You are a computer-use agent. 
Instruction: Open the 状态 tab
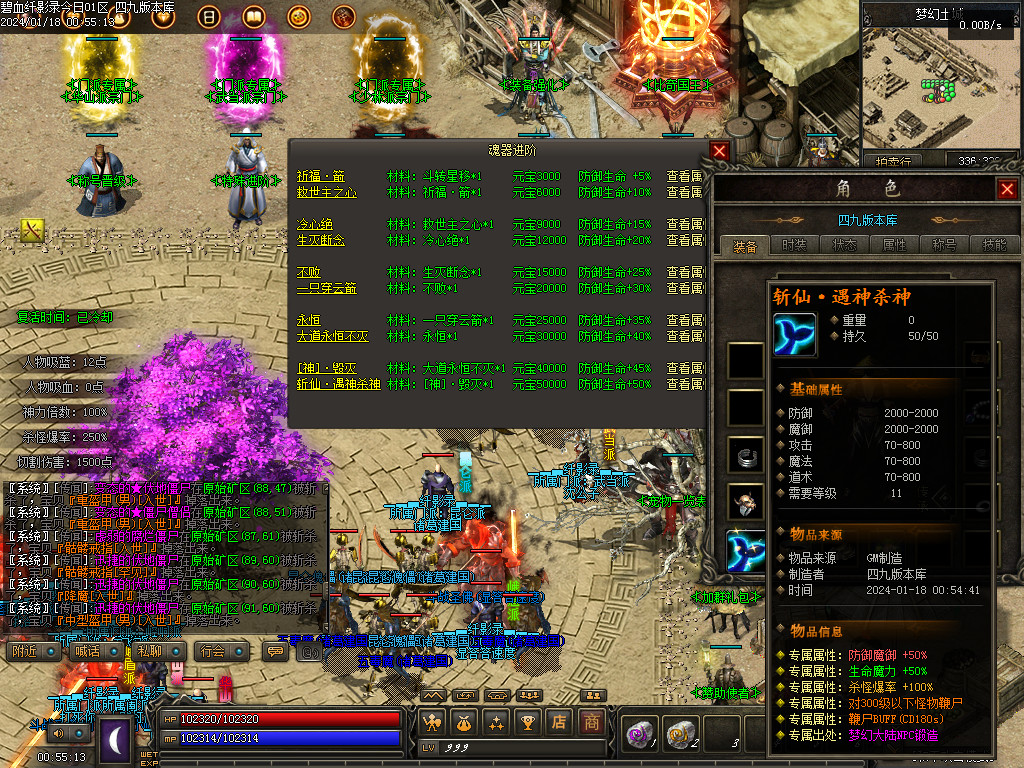click(x=844, y=245)
